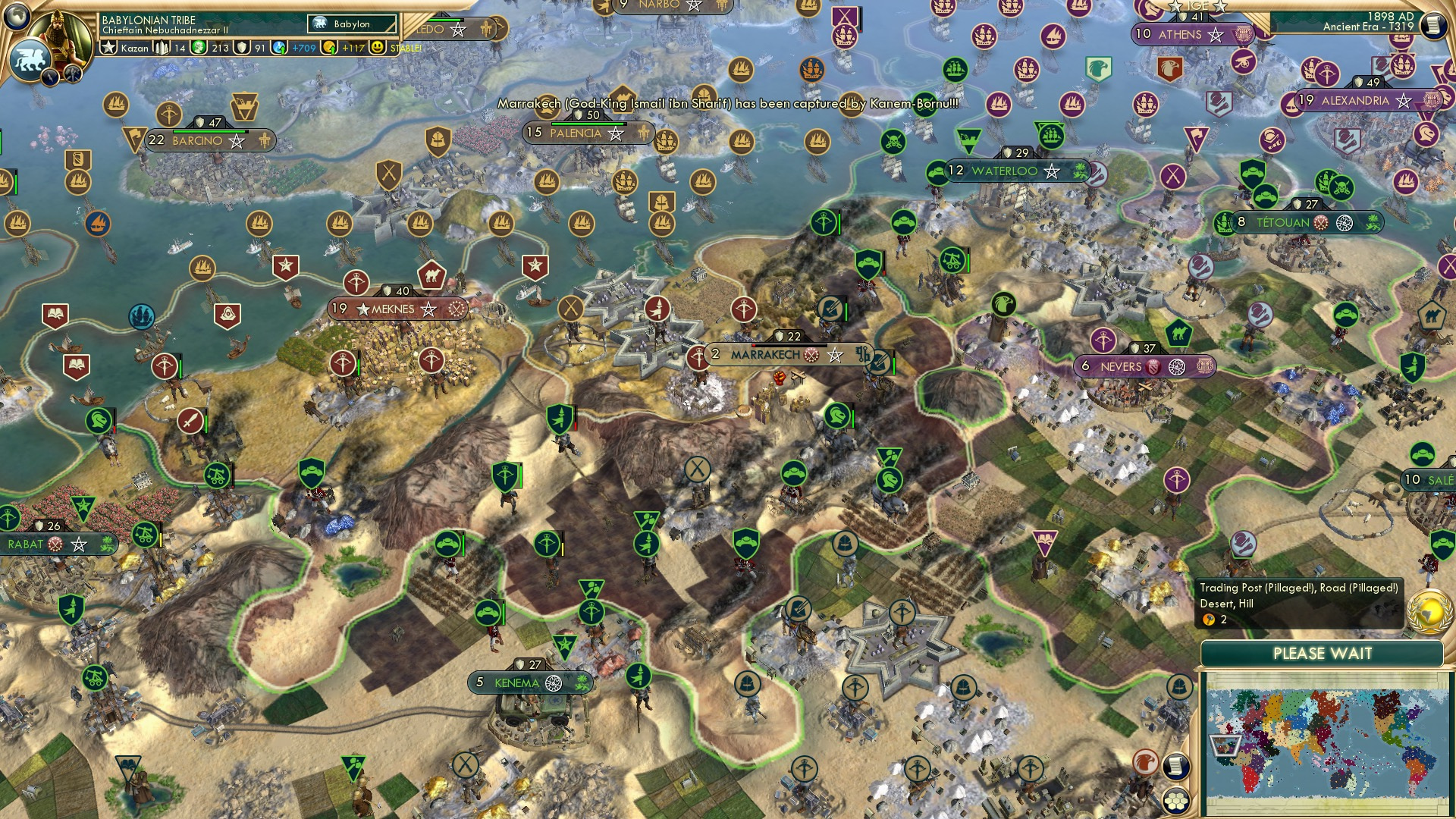Click the Kazan capital star icon in top bar

[108, 47]
